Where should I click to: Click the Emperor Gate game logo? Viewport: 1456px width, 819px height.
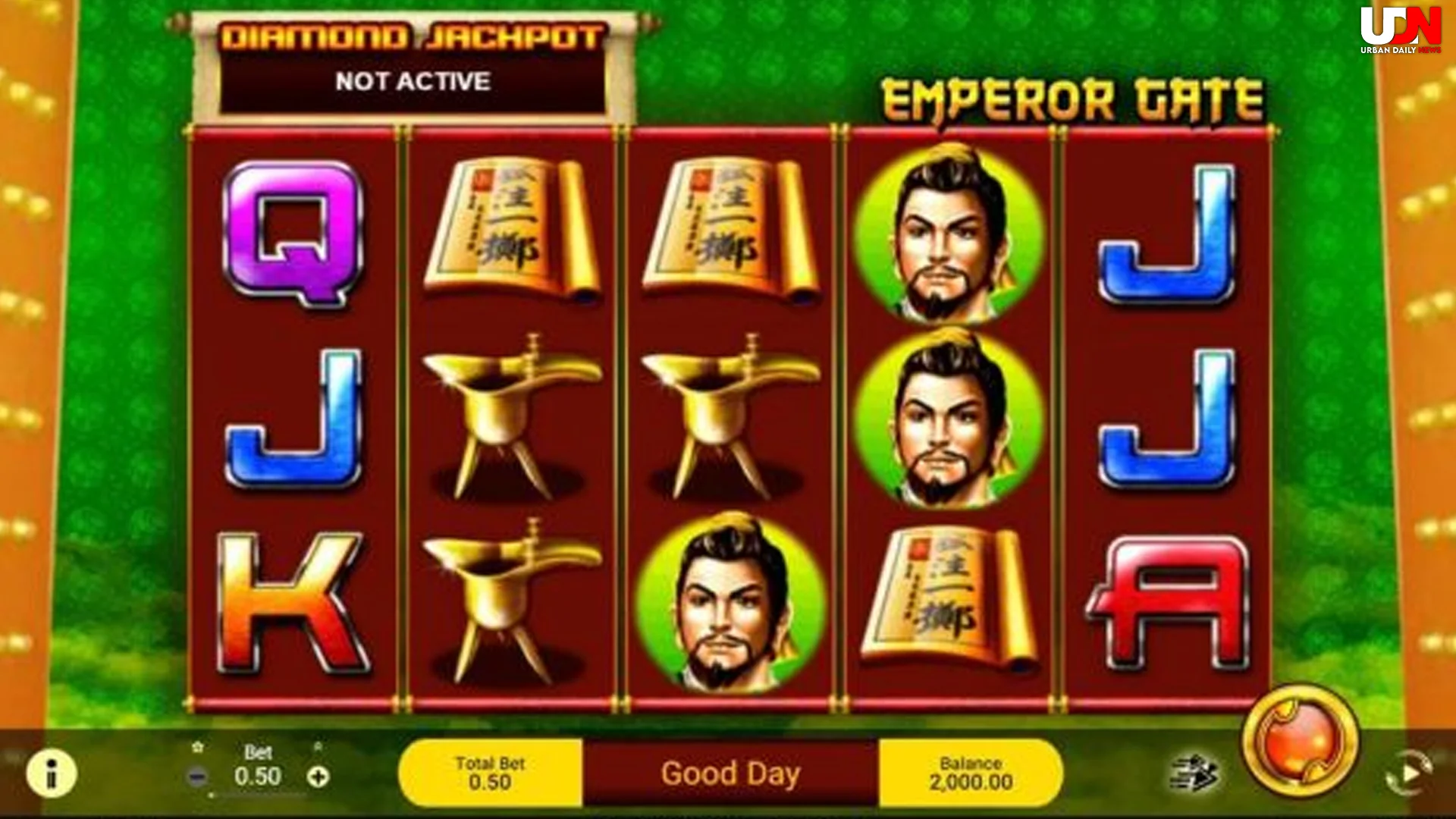click(x=1069, y=99)
